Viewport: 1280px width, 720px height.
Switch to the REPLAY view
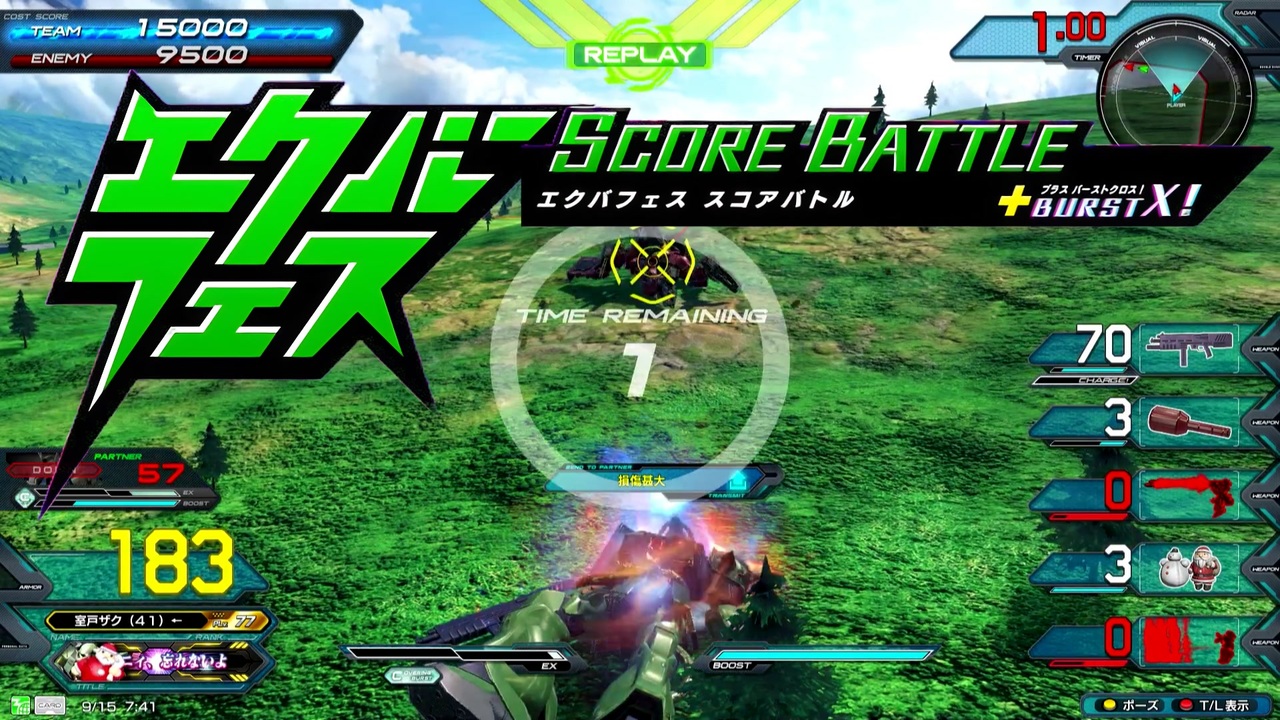pyautogui.click(x=640, y=55)
